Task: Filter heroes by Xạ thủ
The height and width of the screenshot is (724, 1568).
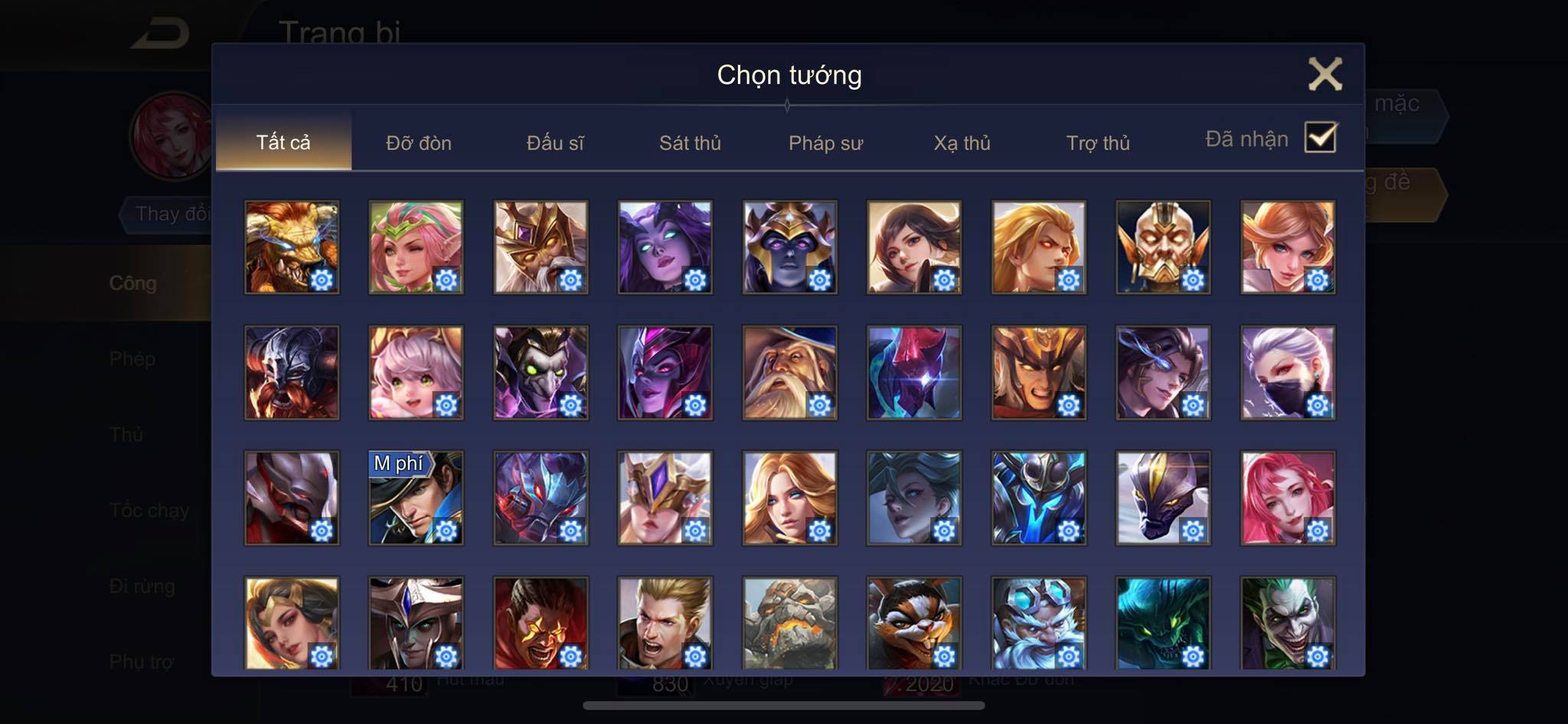Action: pos(962,142)
